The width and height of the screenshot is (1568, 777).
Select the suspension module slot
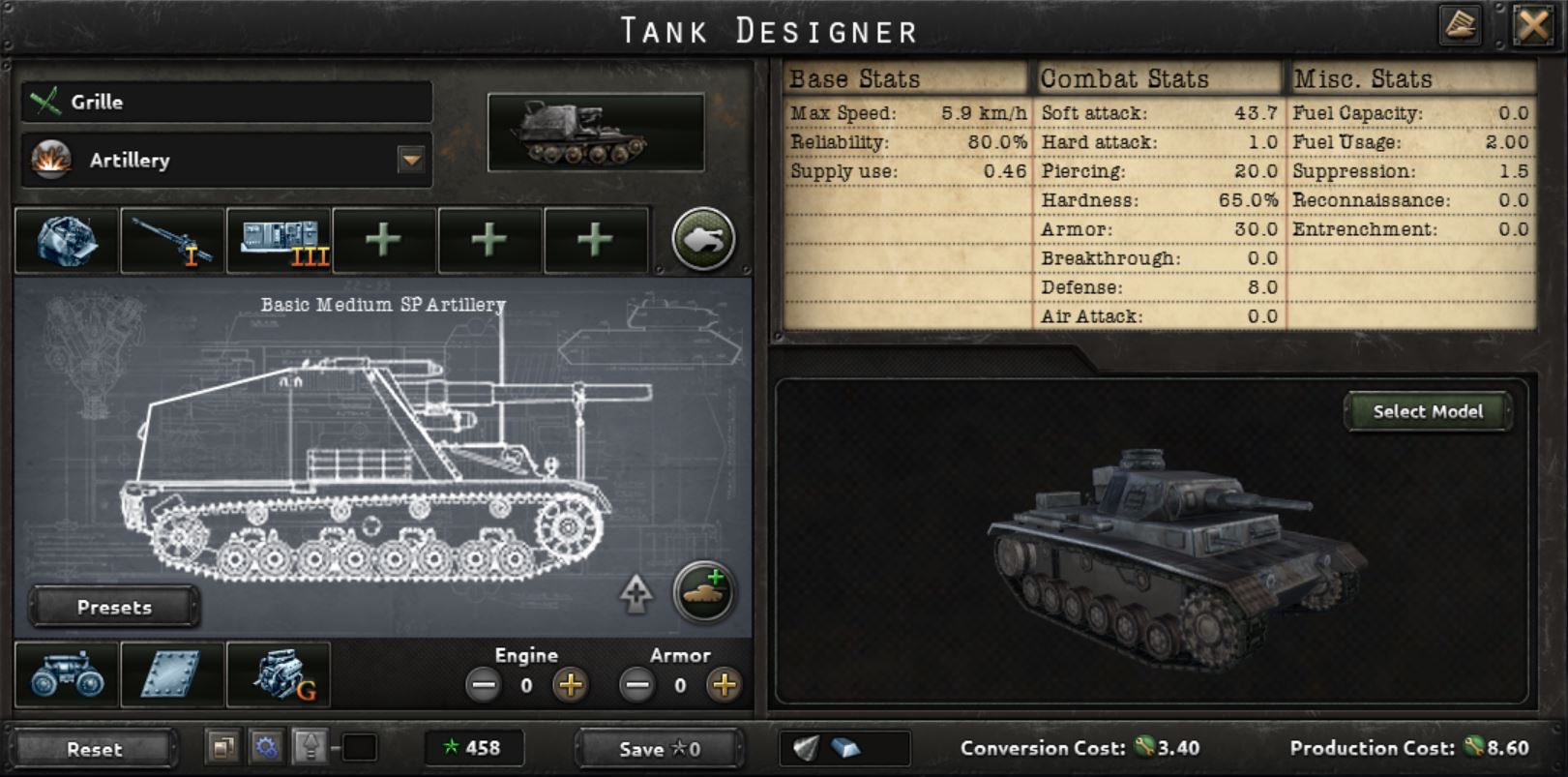(65, 674)
